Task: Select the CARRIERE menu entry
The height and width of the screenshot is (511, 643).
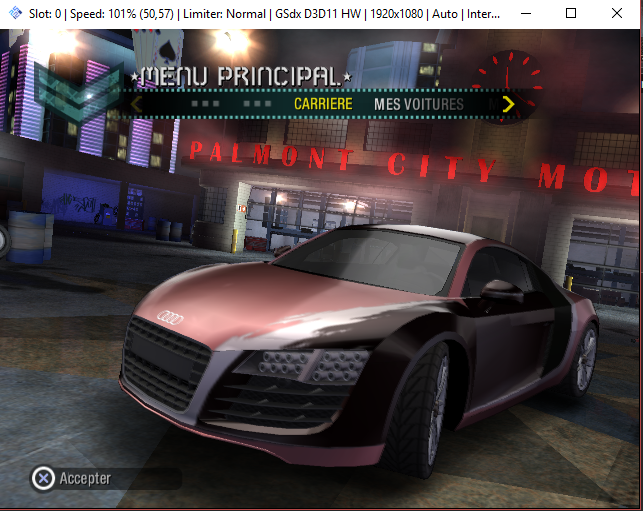Action: coord(322,104)
